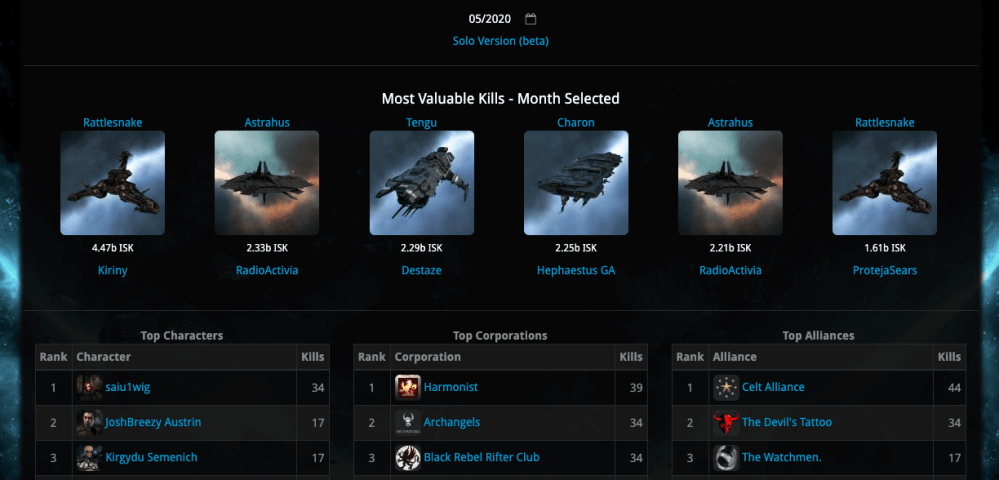Open Black Rebel Rifter Club corporation

coord(481,457)
